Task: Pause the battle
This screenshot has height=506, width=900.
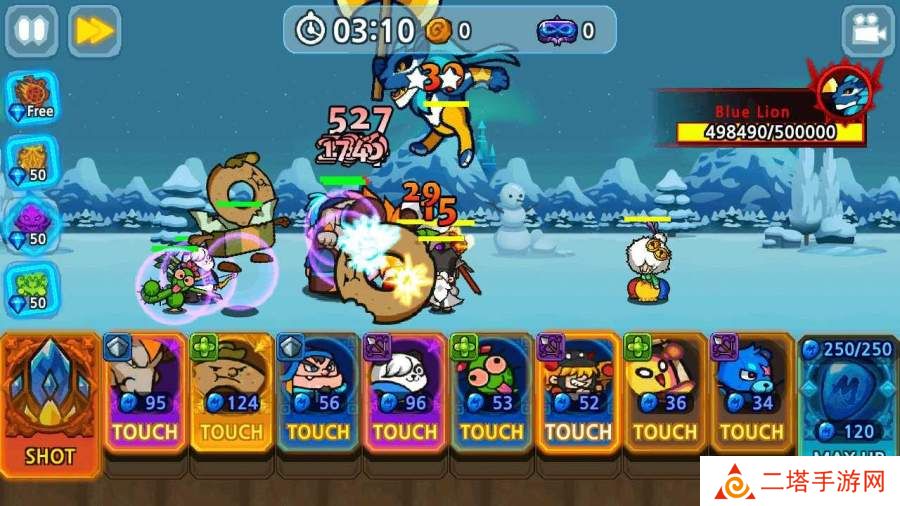Action: (x=32, y=31)
